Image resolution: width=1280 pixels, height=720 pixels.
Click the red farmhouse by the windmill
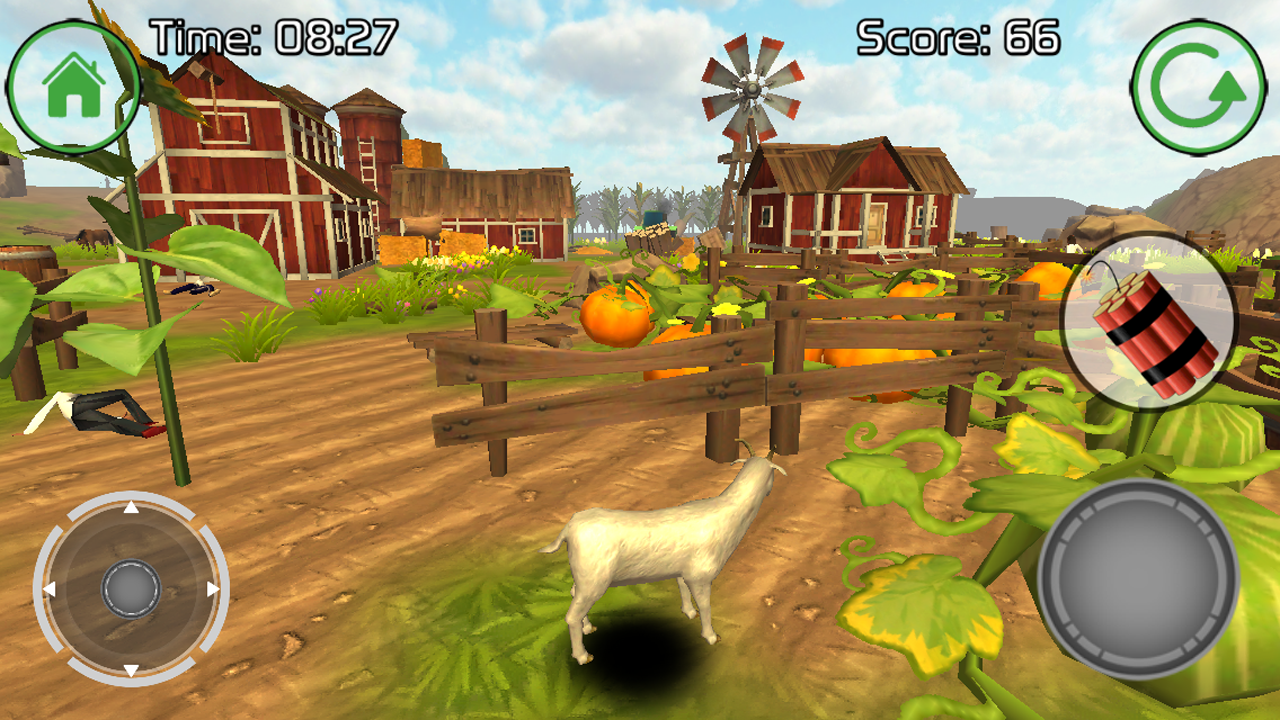coord(855,200)
